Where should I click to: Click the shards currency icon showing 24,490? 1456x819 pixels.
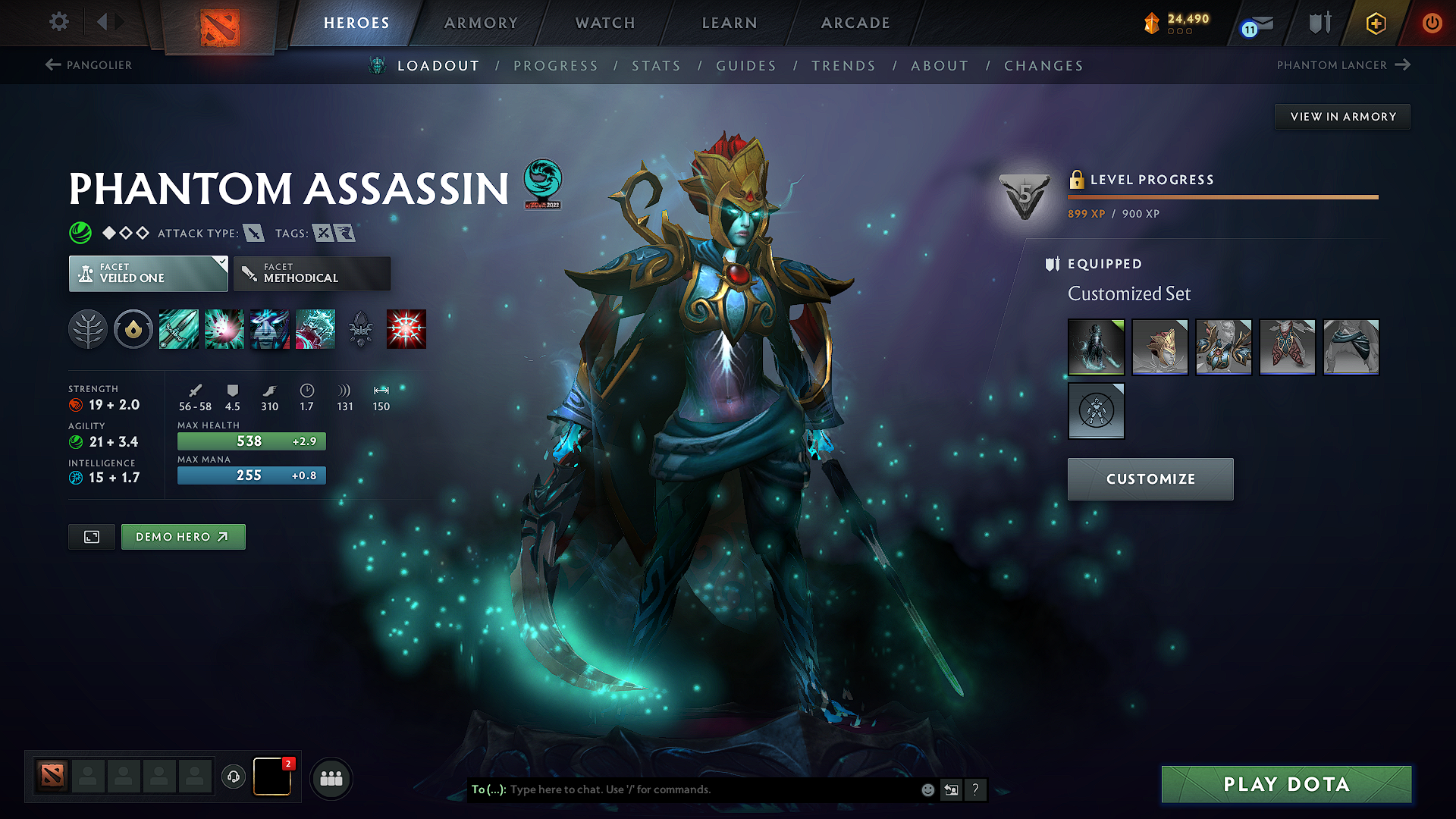1152,23
